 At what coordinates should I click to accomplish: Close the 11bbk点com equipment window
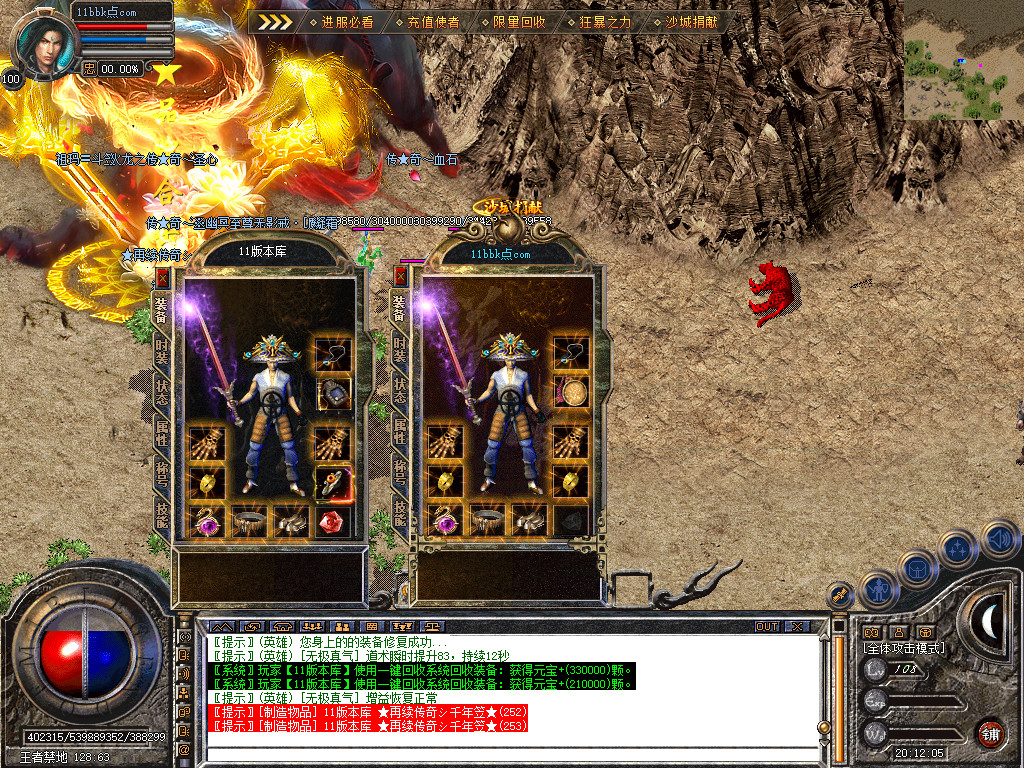click(401, 277)
